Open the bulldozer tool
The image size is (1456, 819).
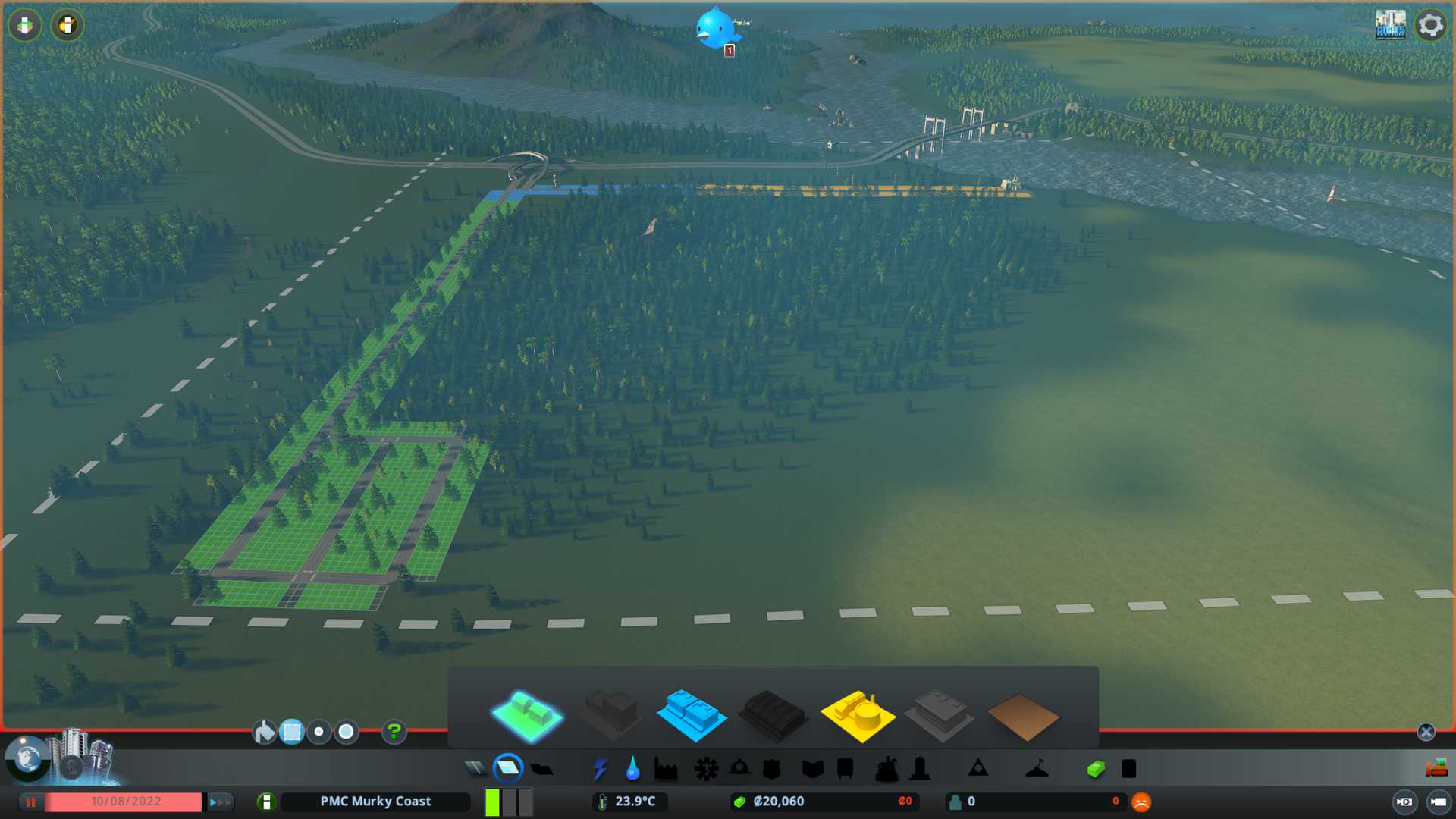coord(1436,769)
